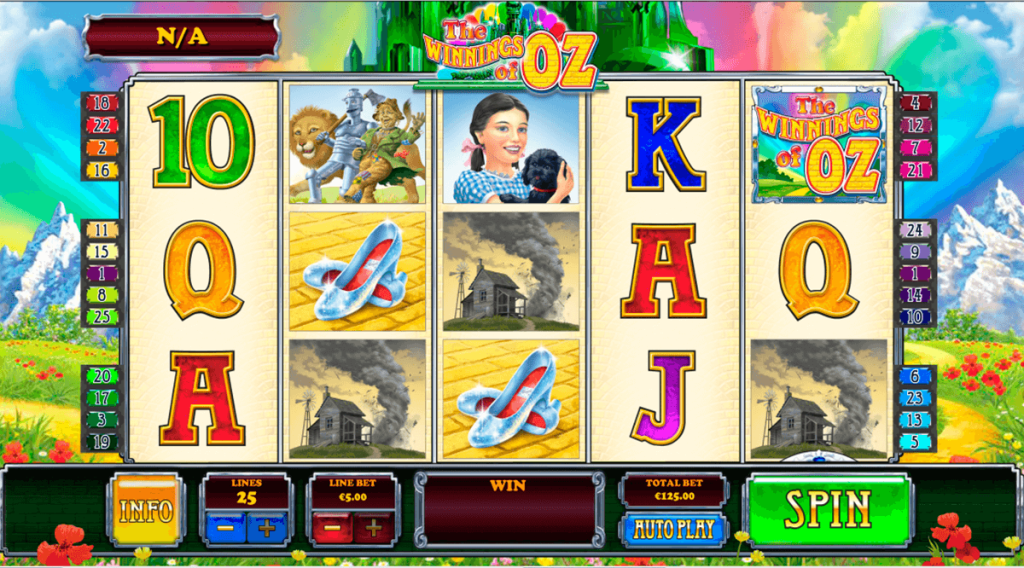The width and height of the screenshot is (1024, 568).
Task: Spin the reels with the green SPIN button
Action: click(x=829, y=509)
